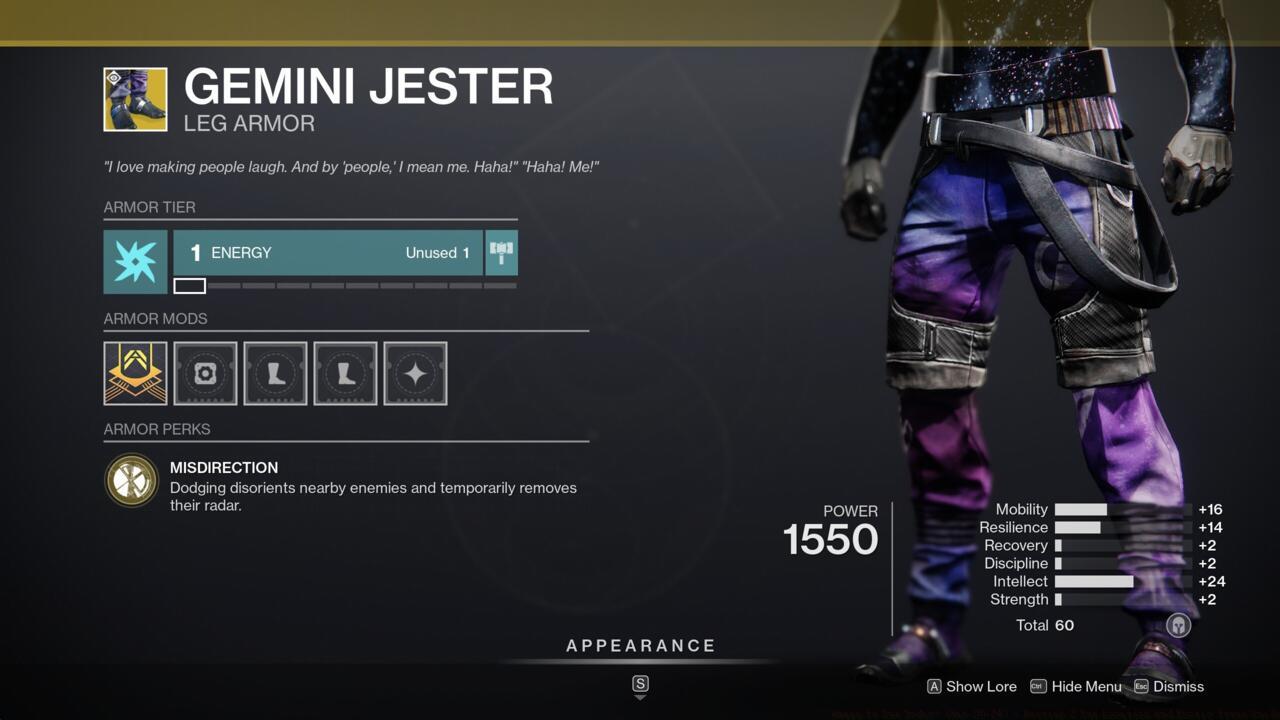Select the general armor mod slot
Screen dimensions: 1280x720
pos(205,373)
